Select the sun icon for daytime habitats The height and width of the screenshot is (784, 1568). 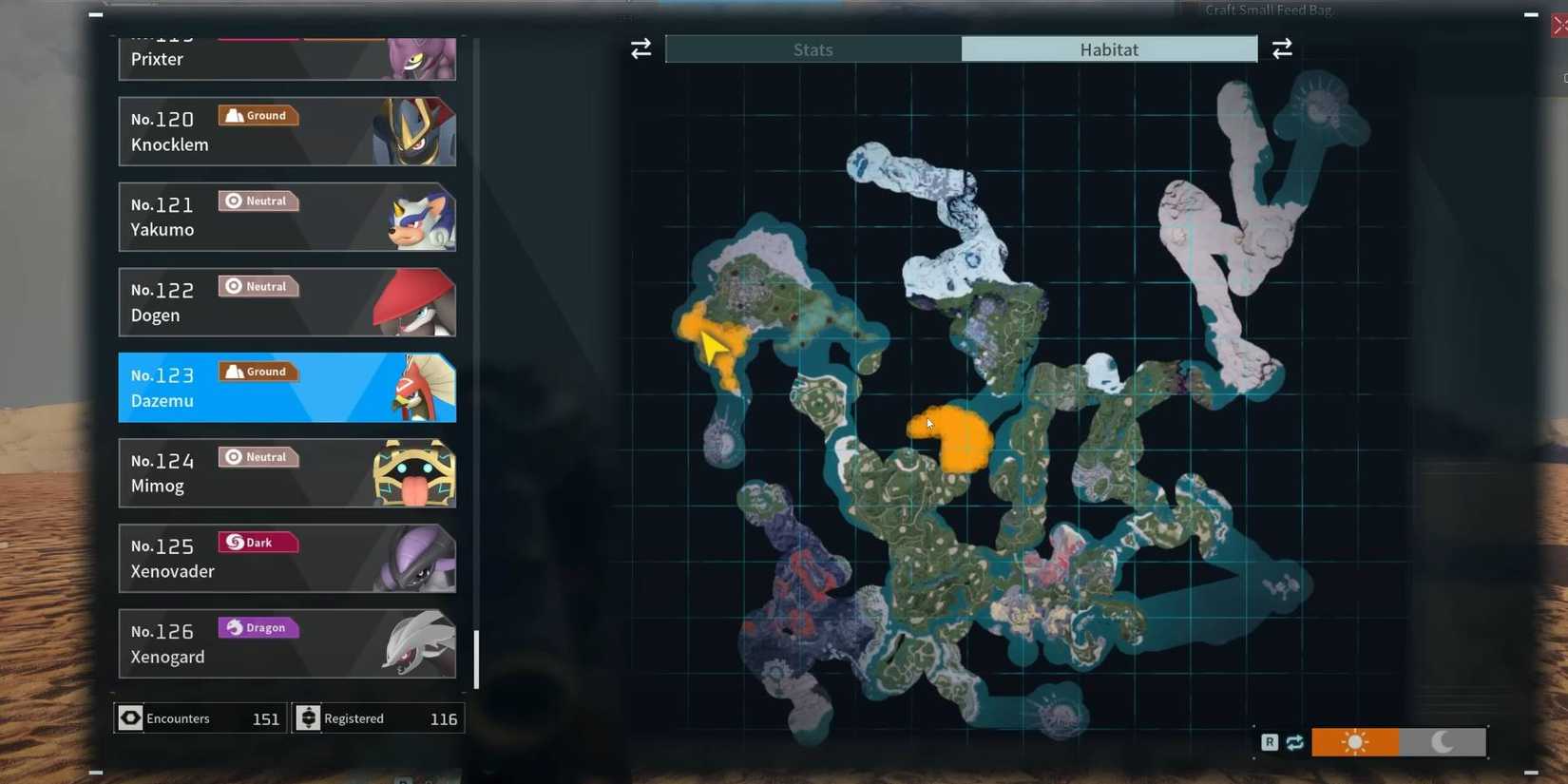pos(1353,741)
